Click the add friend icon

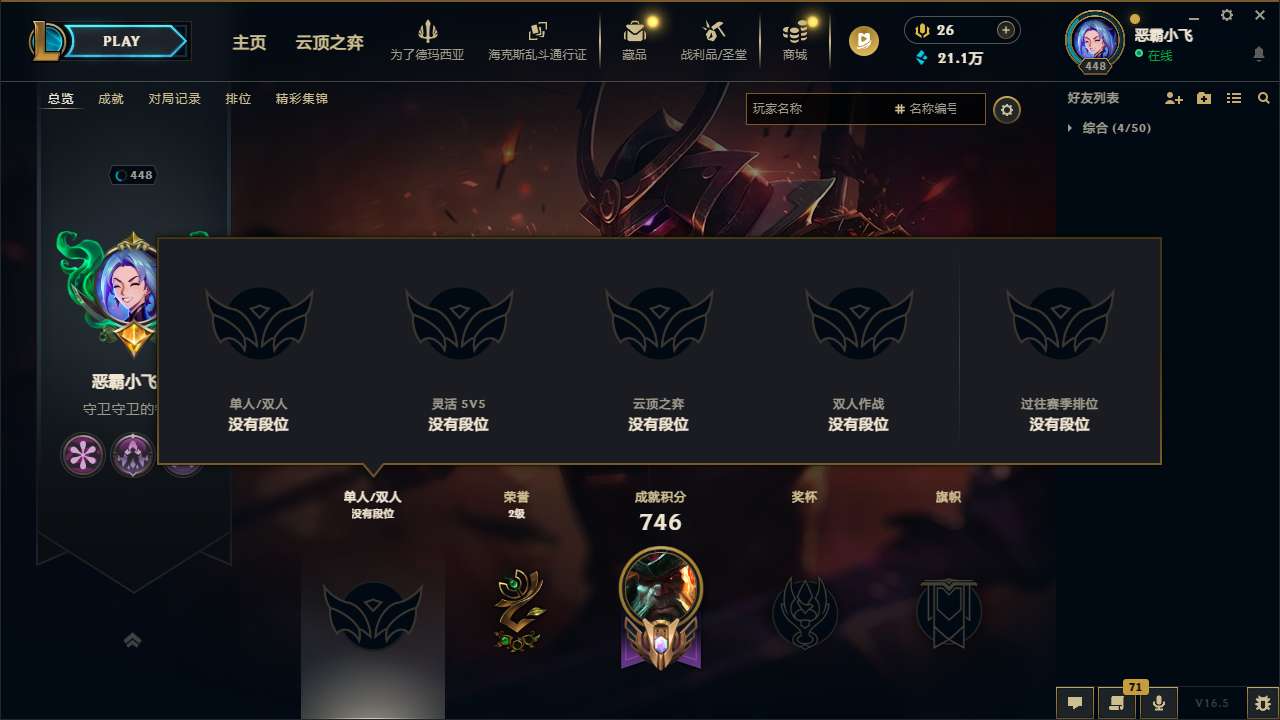click(x=1172, y=98)
